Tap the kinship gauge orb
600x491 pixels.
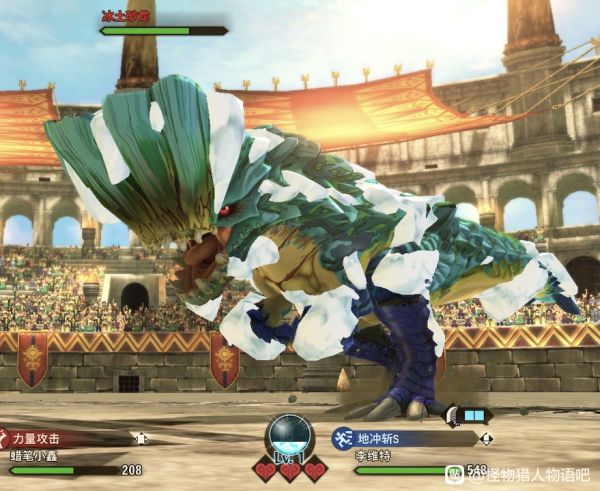[290, 436]
